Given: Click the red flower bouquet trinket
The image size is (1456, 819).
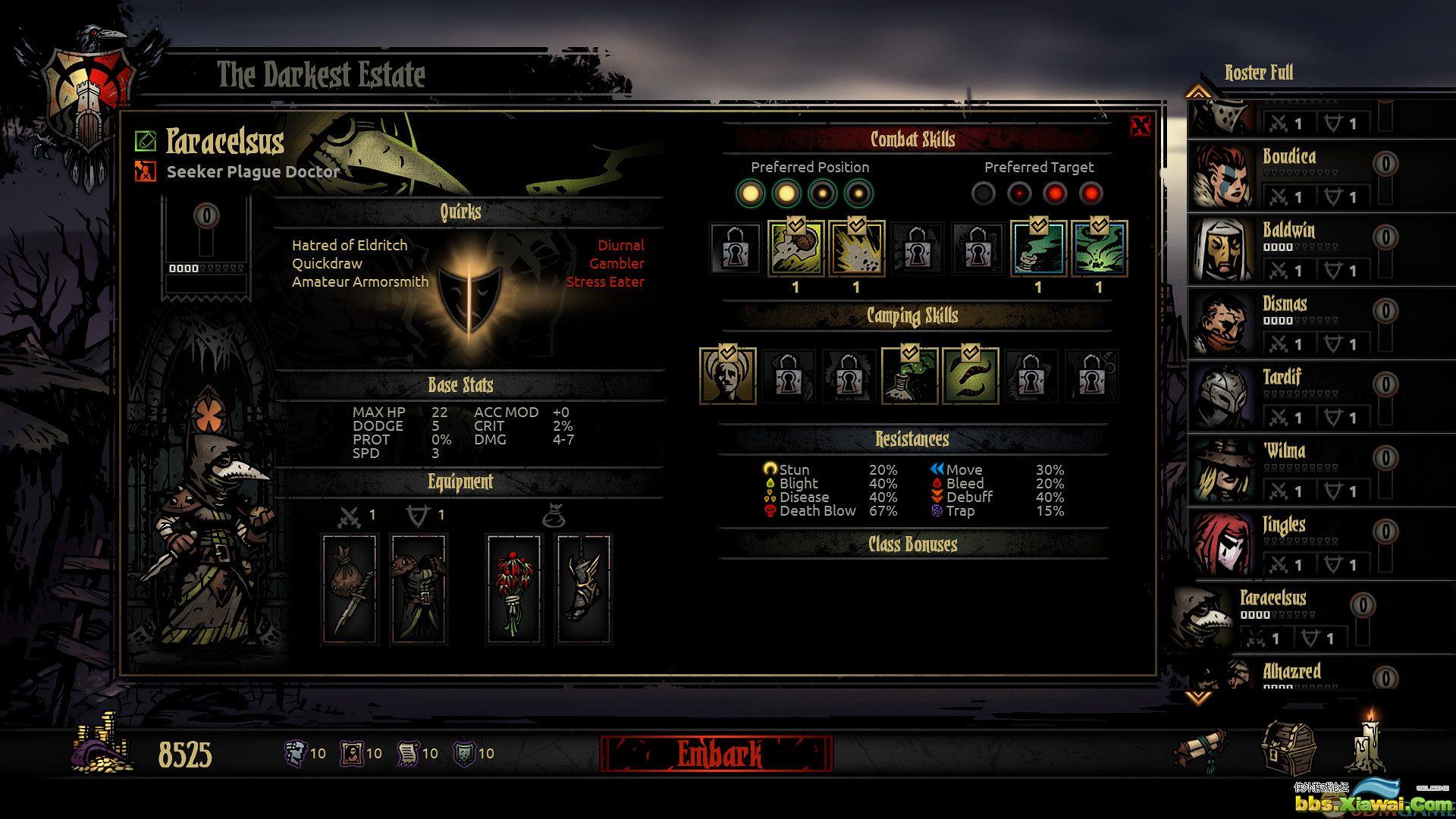Looking at the screenshot, I should 514,590.
